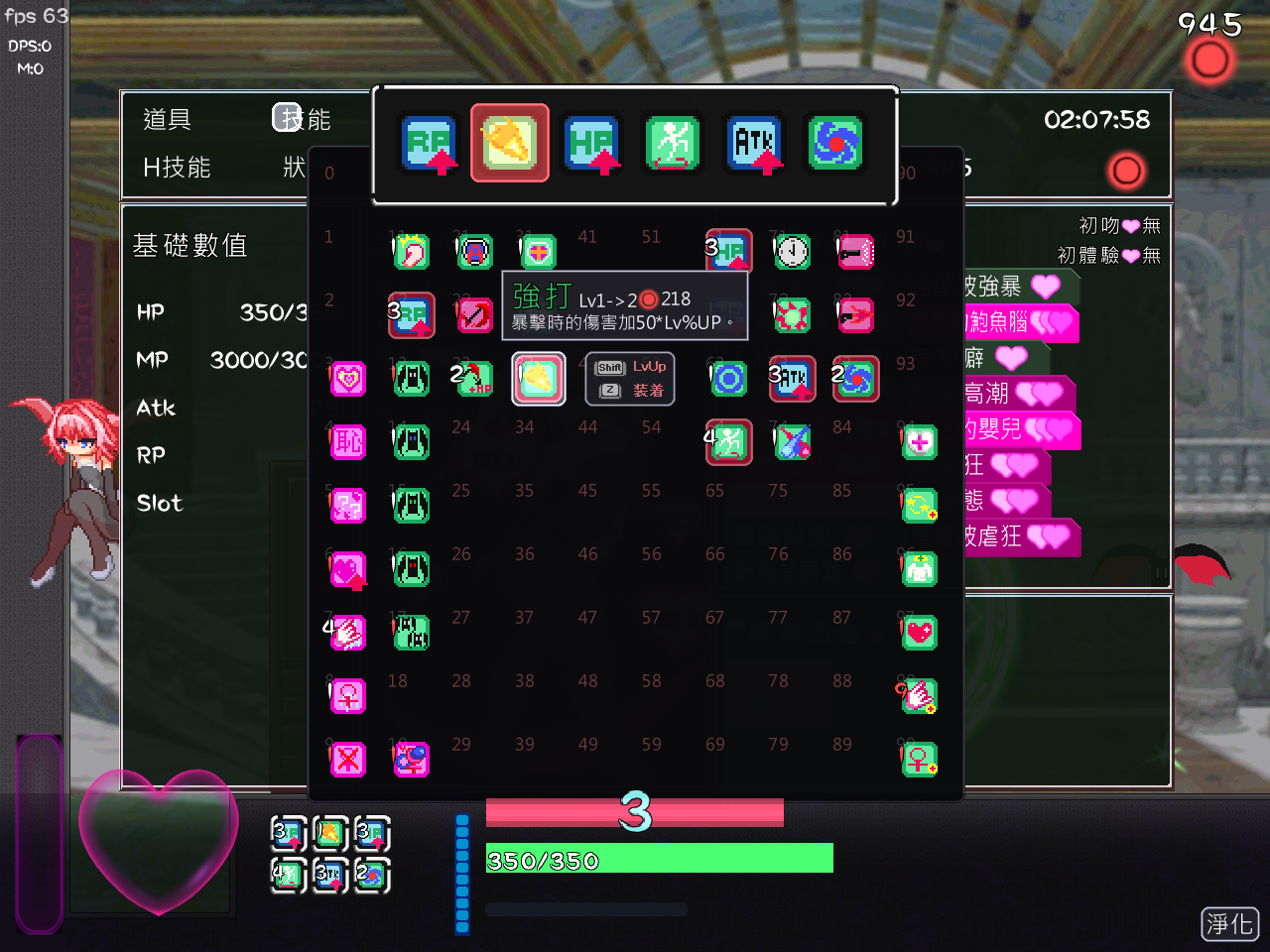This screenshot has height=952, width=1270.
Task: Select the RP up skill in the equipped bar
Action: 429,144
